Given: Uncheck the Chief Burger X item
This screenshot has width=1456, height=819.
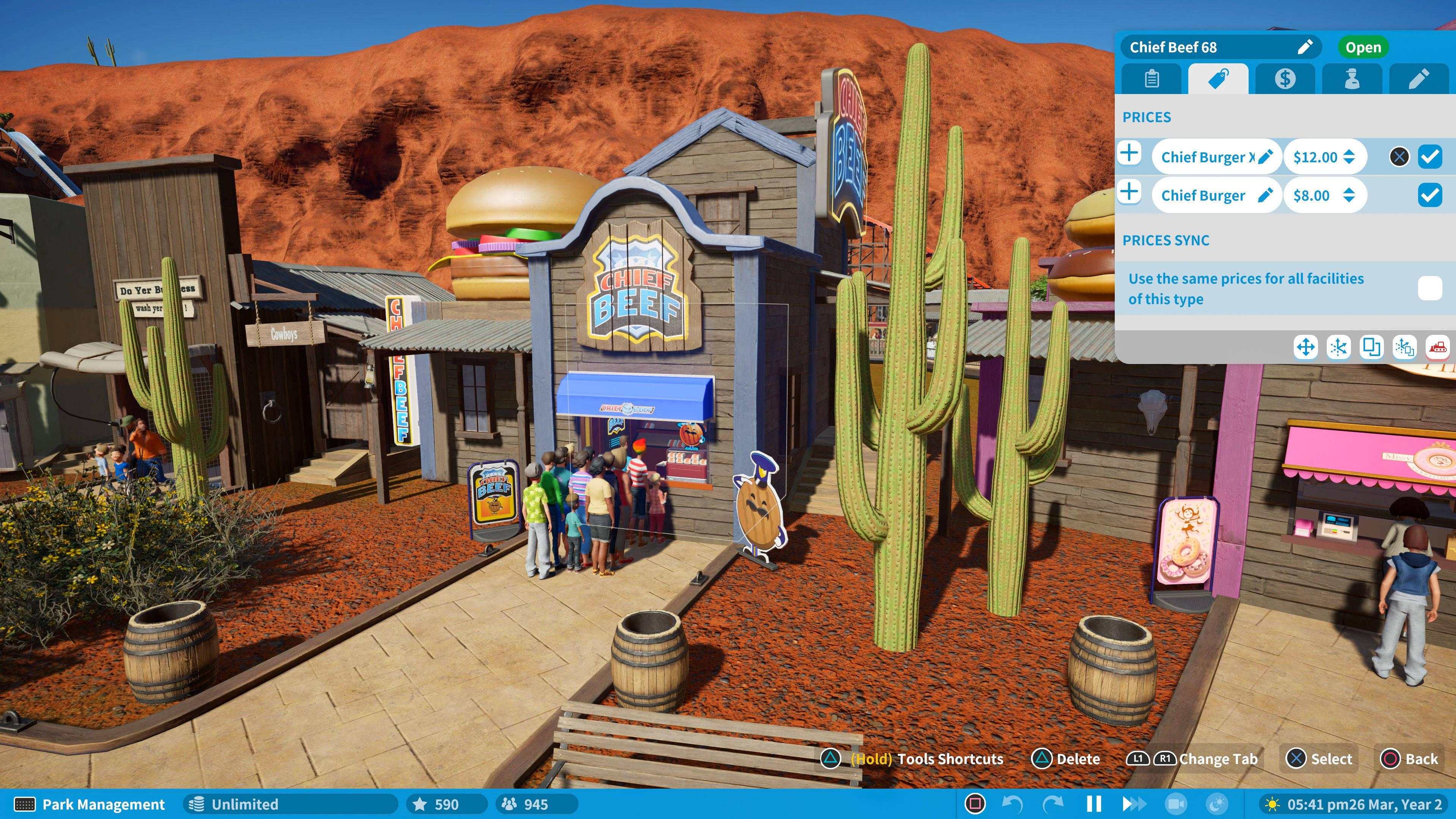Looking at the screenshot, I should (1429, 157).
